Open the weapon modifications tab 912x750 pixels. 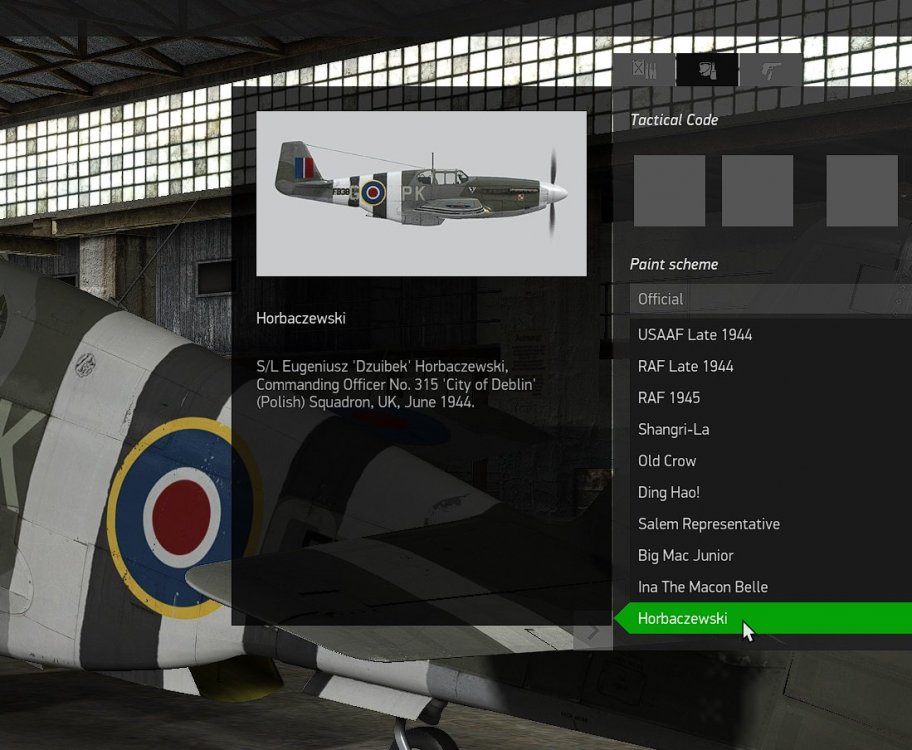[x=644, y=69]
